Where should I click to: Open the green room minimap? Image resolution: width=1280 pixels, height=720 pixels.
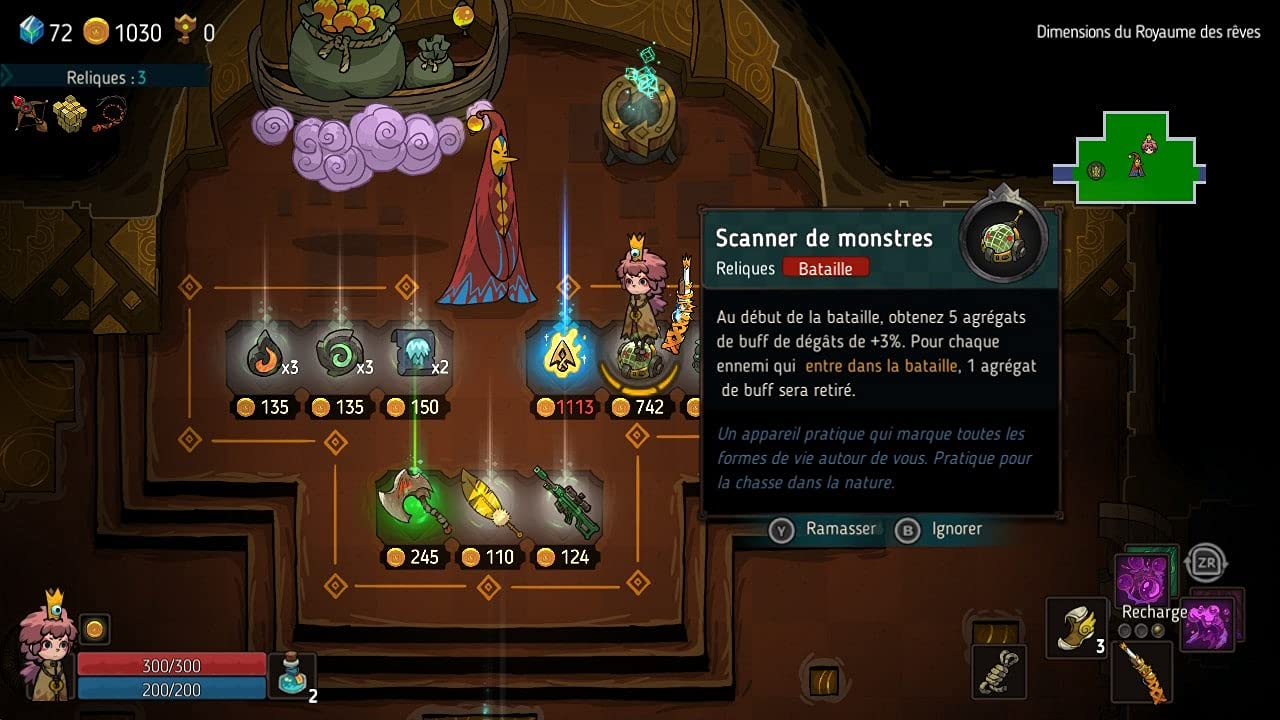[1135, 160]
